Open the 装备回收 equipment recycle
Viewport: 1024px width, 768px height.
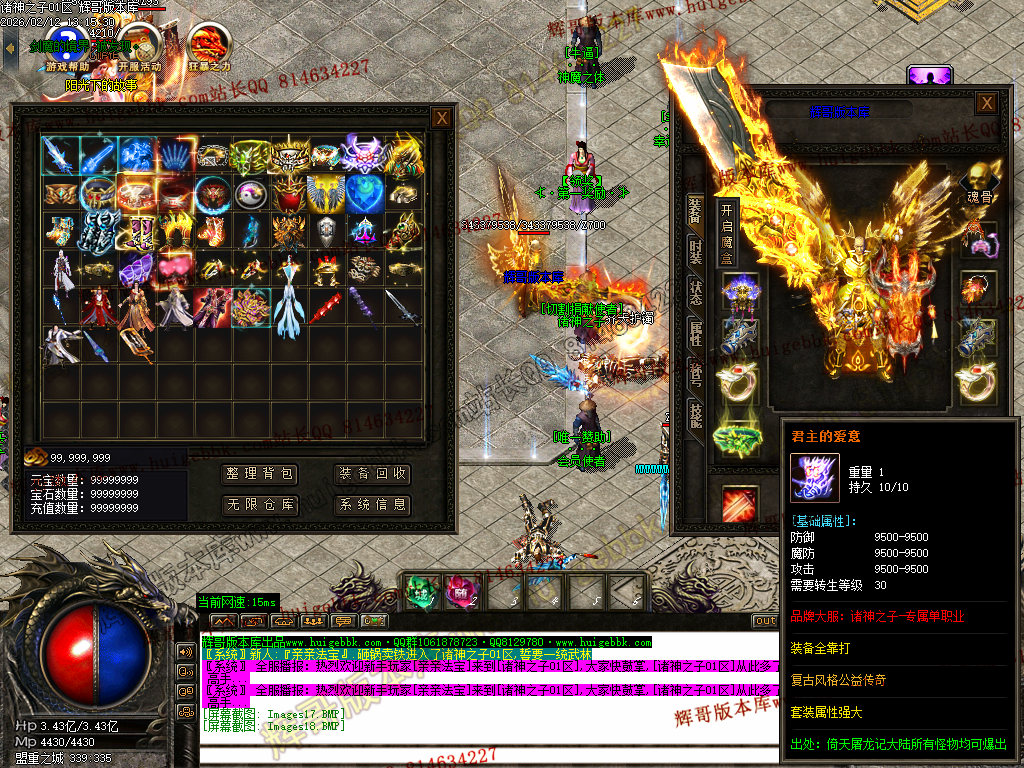click(x=371, y=474)
